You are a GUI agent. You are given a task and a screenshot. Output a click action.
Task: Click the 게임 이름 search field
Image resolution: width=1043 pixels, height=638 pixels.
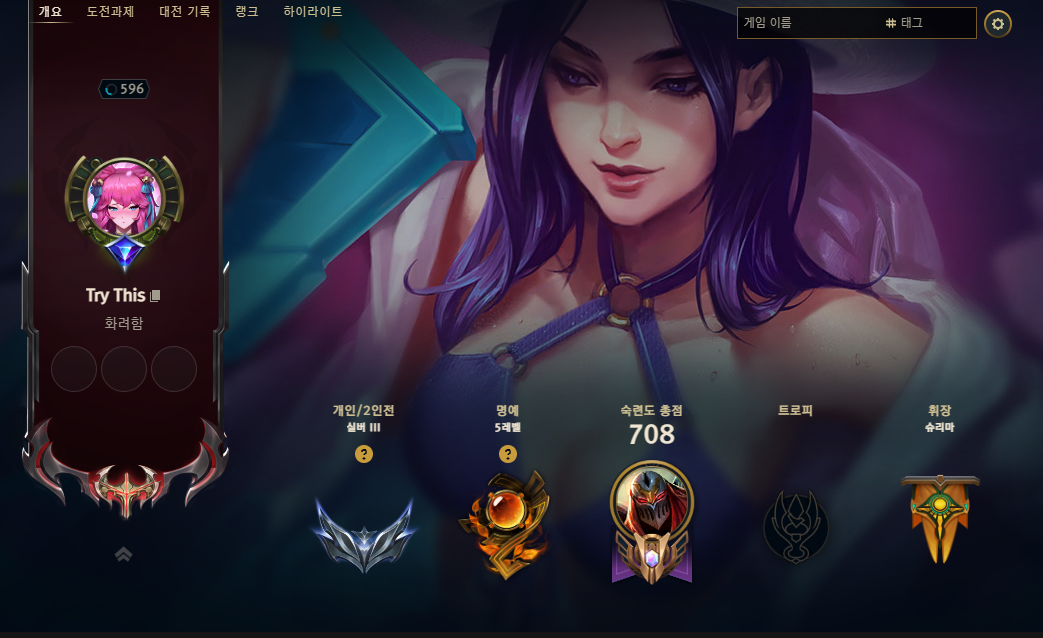pyautogui.click(x=808, y=22)
